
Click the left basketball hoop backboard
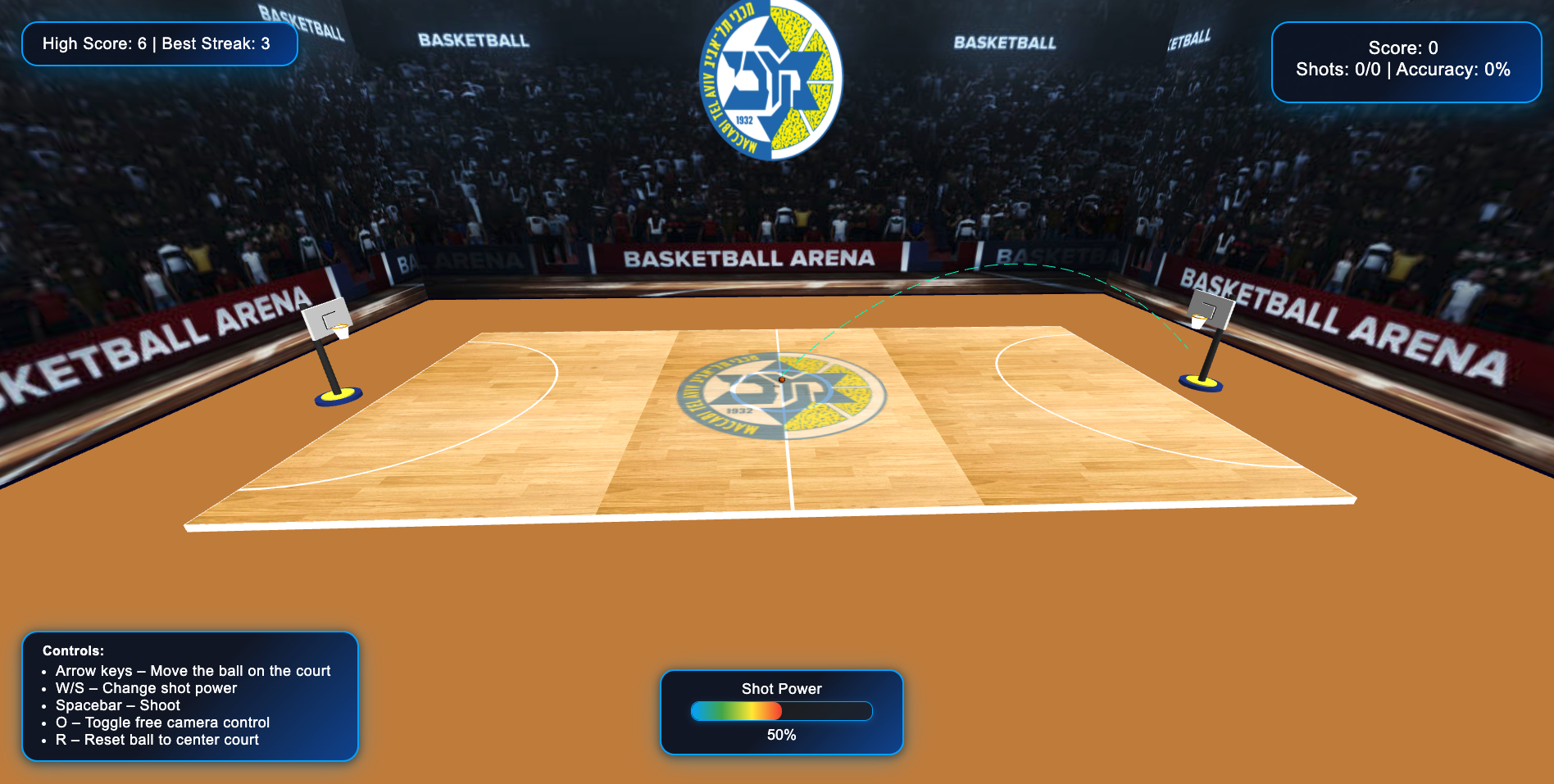(x=327, y=319)
